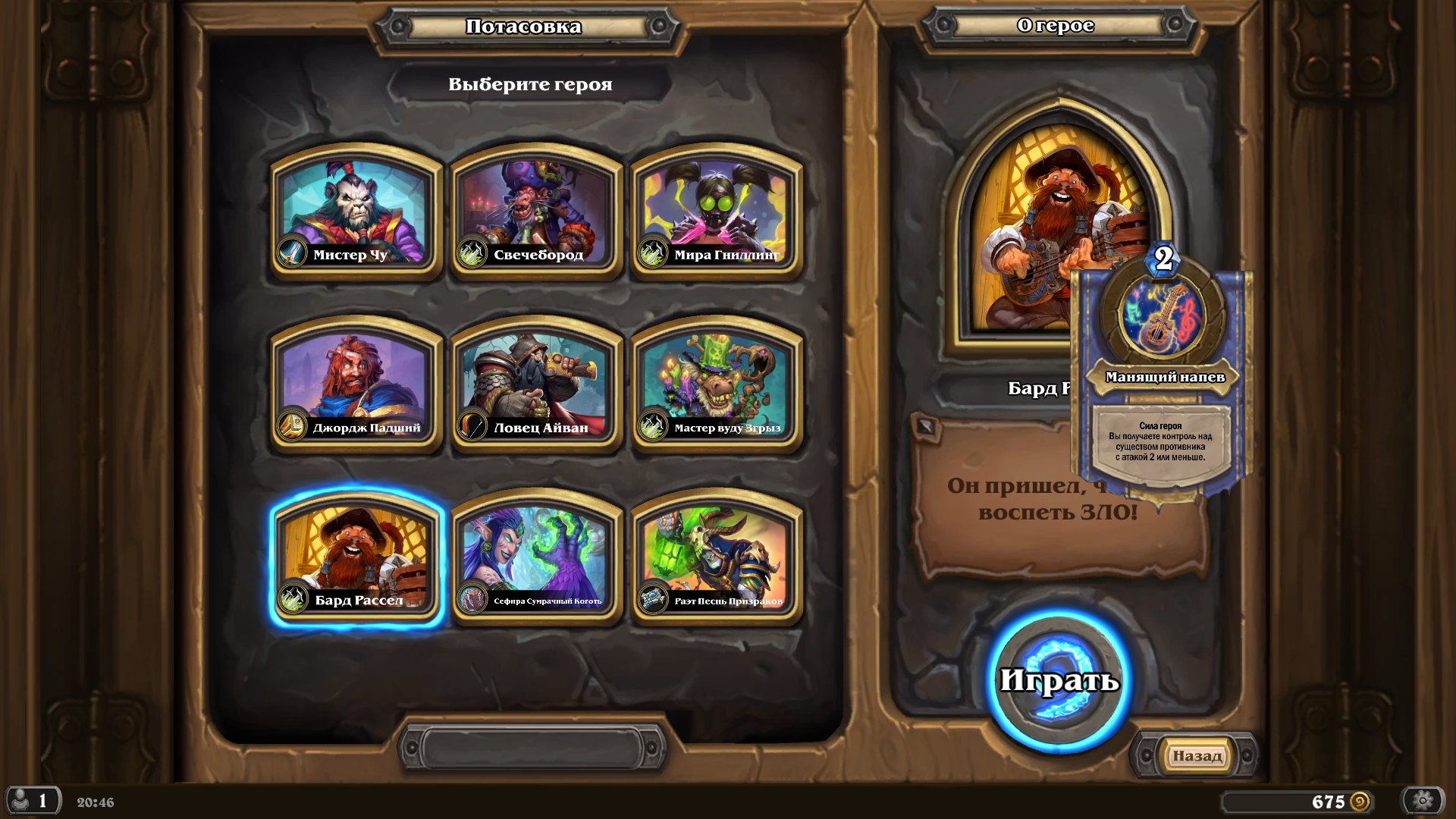
Task: Select the hero Мистер Чу
Action: [x=355, y=212]
